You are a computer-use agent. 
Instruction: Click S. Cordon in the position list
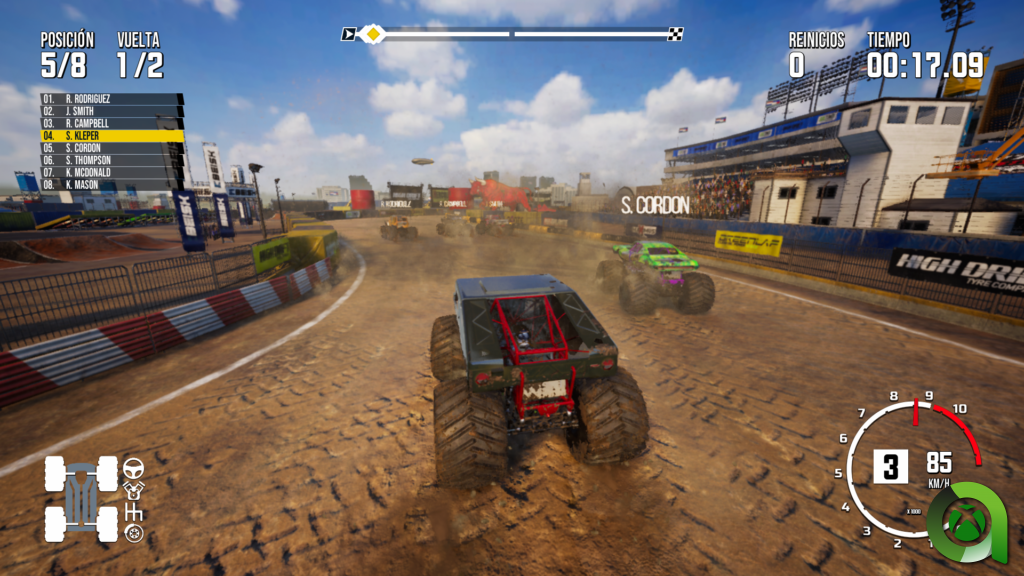point(110,148)
